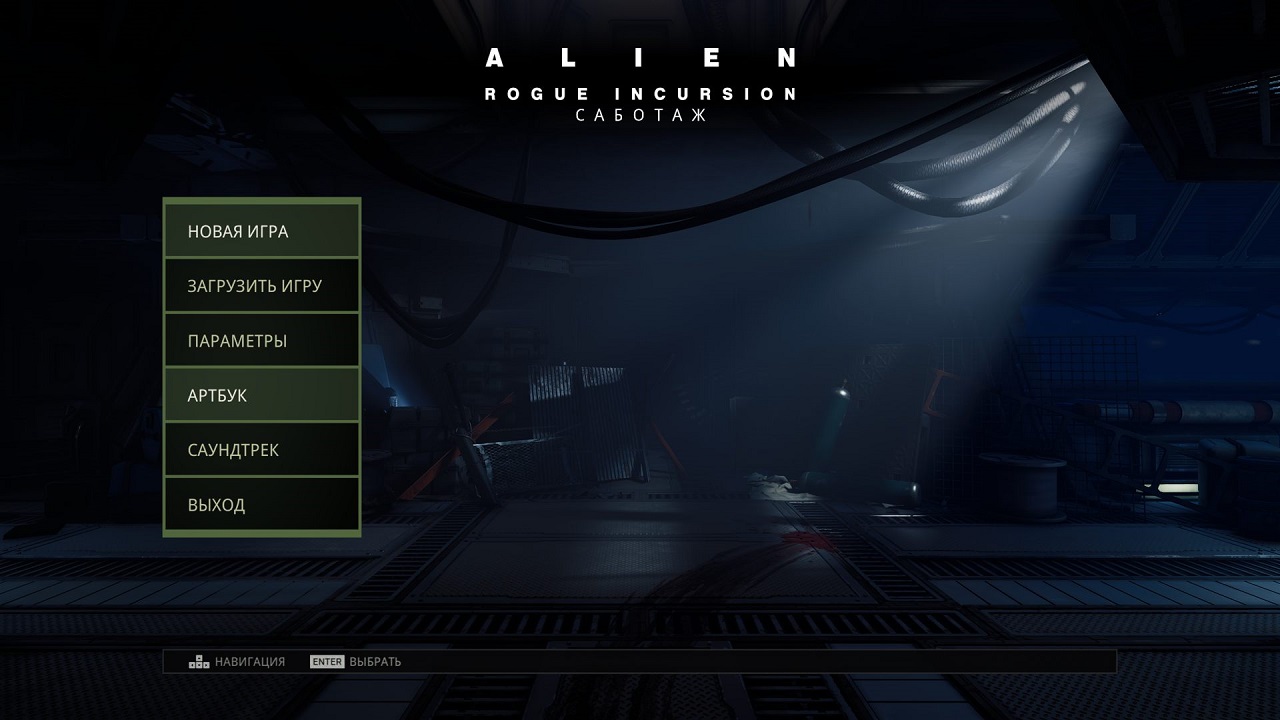
Task: Open ЗАГРУЗИТЬ ИГРУ to load a saved game
Action: 260,285
